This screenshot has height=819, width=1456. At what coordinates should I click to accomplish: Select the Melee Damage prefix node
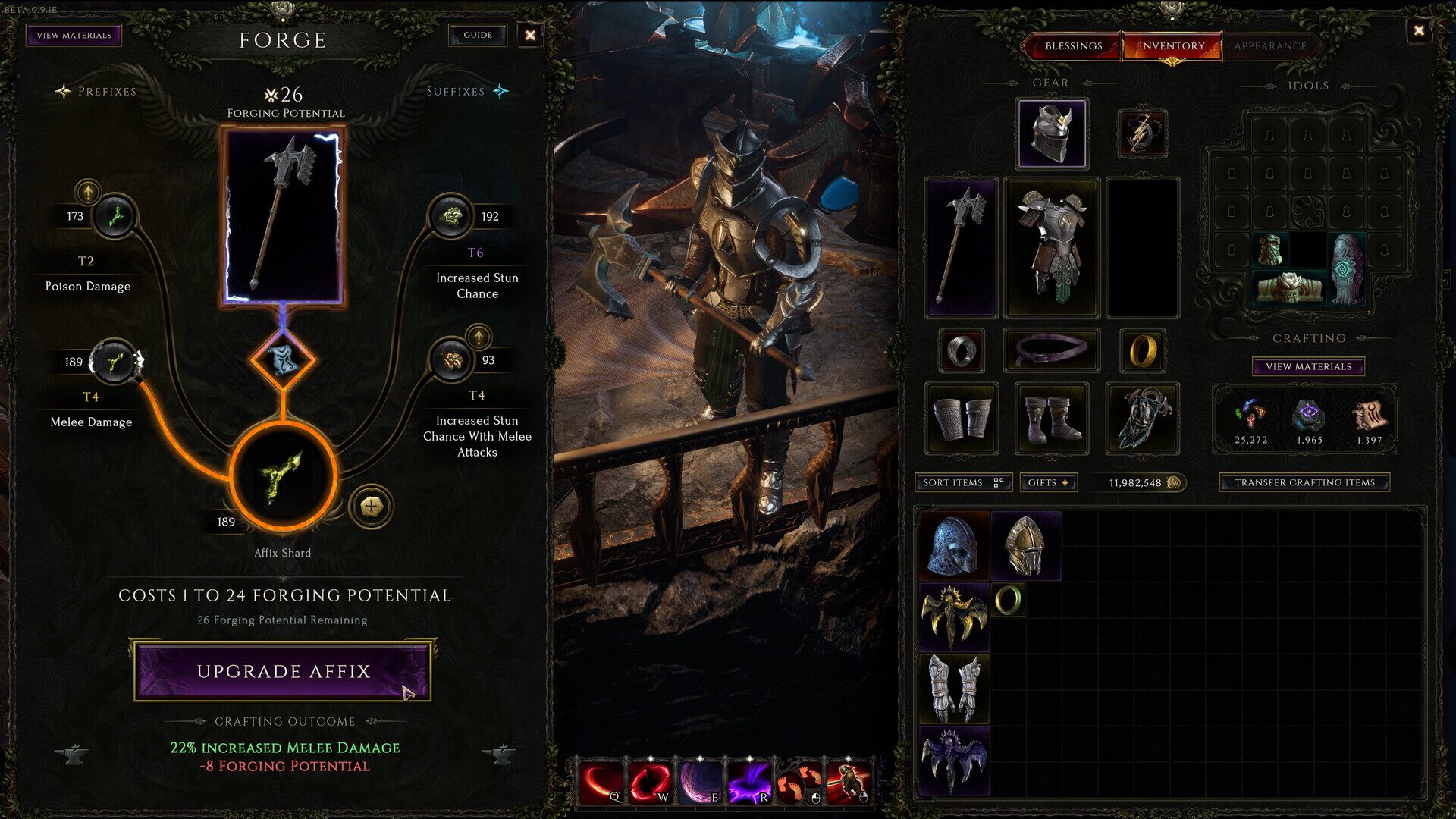pyautogui.click(x=114, y=362)
